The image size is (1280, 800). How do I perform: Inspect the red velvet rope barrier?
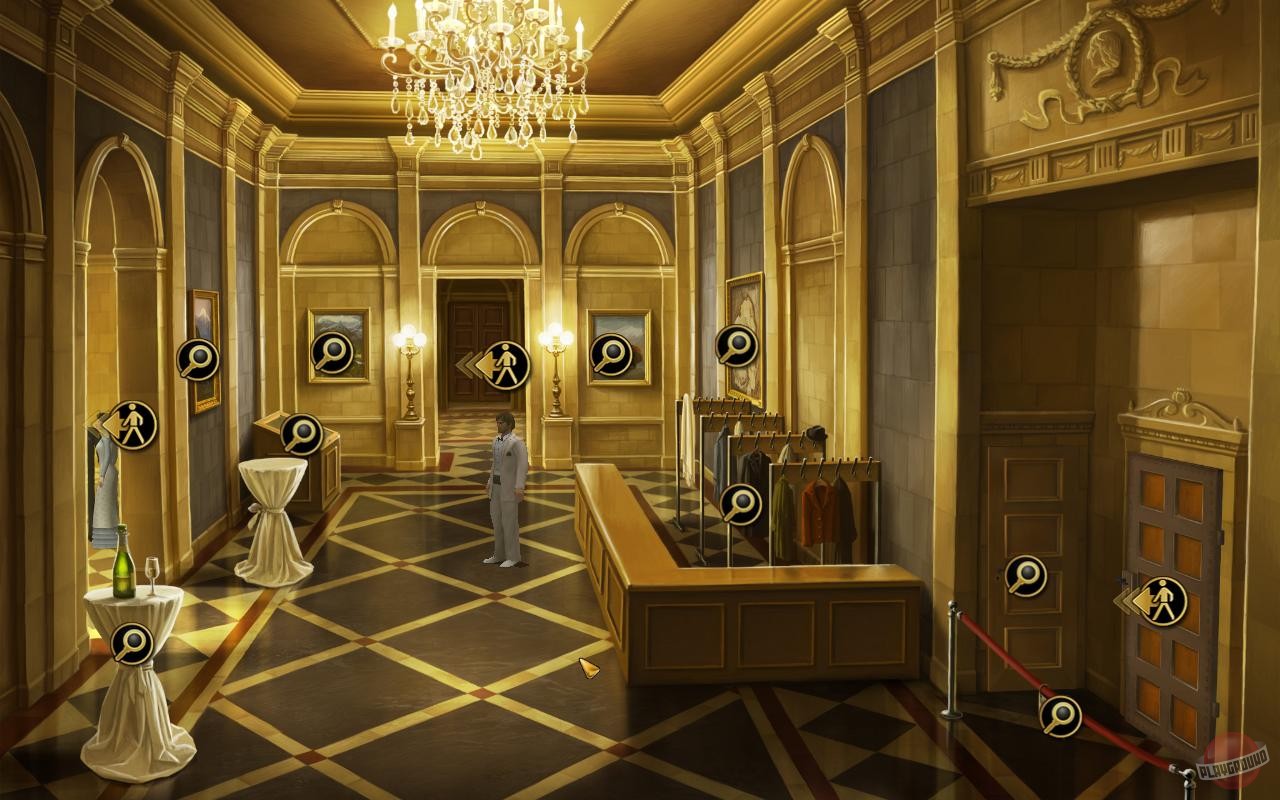coord(1059,713)
